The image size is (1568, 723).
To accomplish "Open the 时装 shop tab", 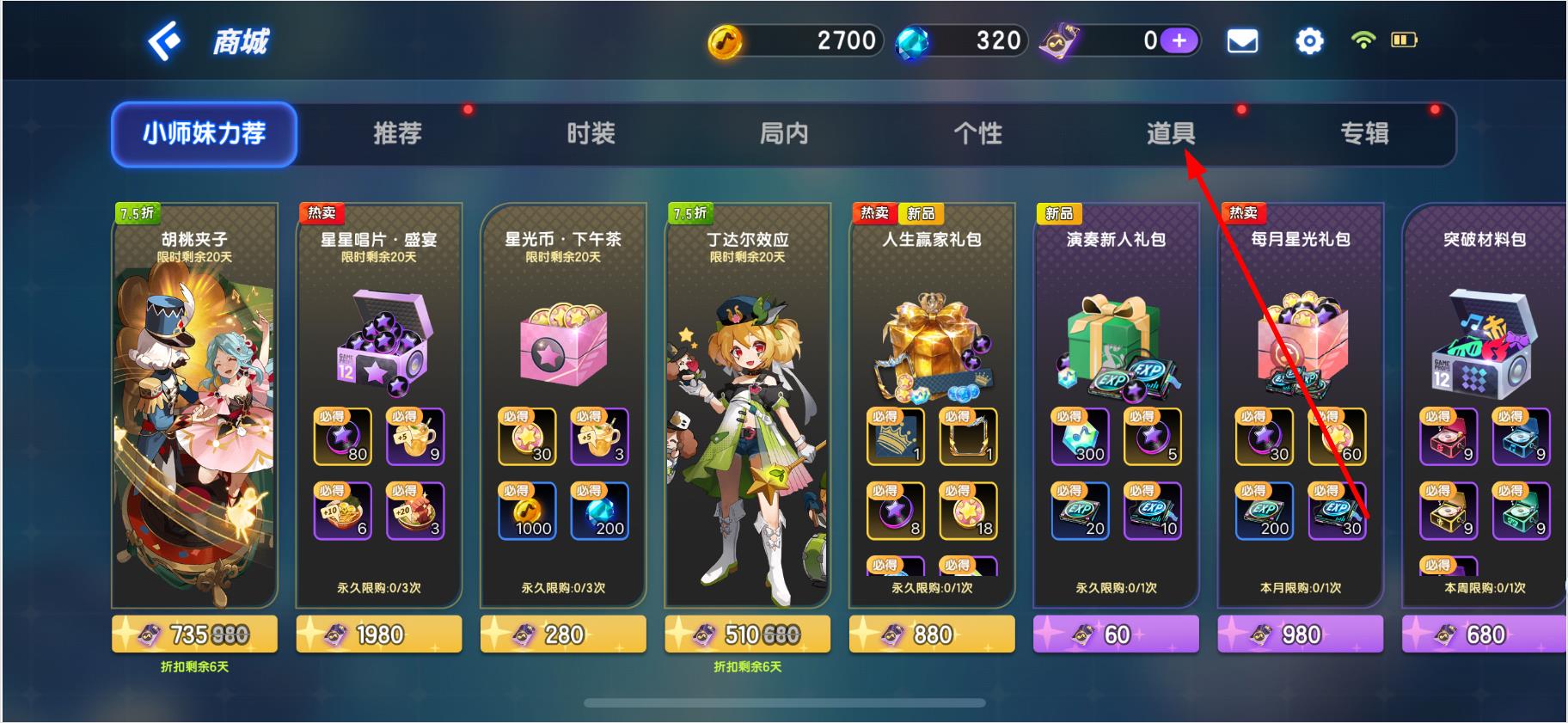I will pos(591,133).
